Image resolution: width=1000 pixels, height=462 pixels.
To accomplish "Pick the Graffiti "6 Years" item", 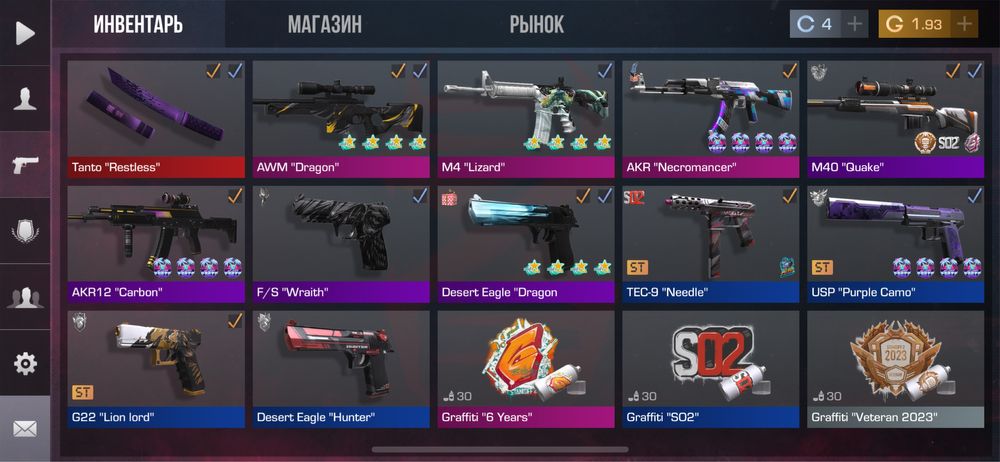I will tap(526, 368).
